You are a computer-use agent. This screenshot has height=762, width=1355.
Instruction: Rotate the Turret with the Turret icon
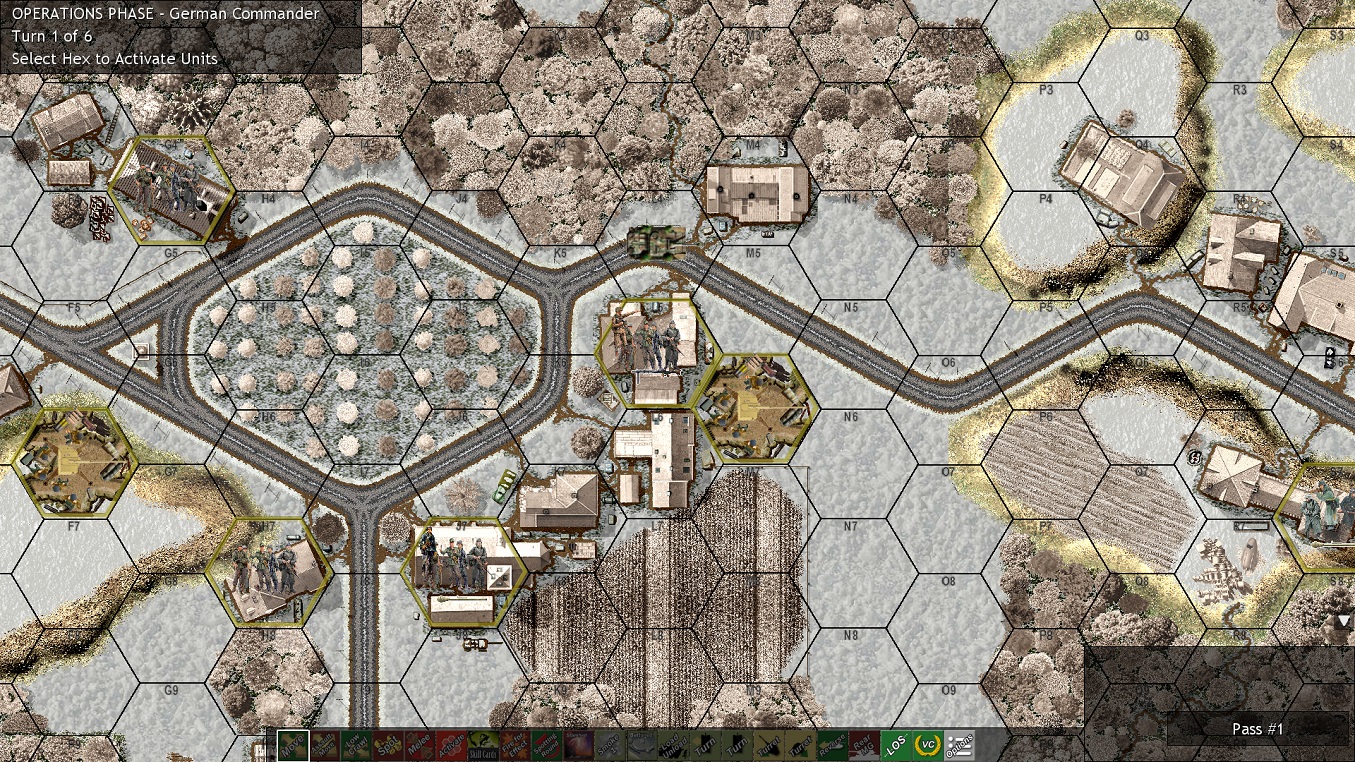click(769, 744)
